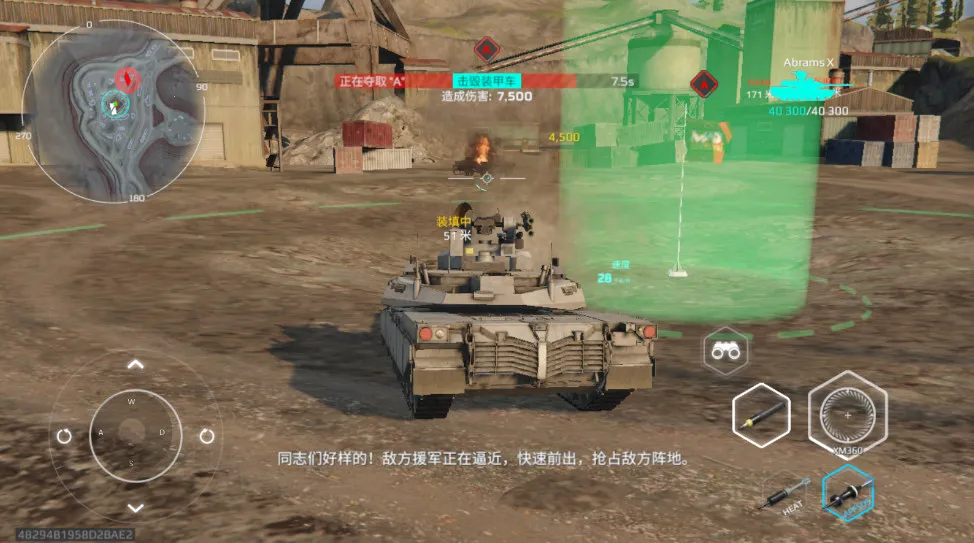Launch the guided missile weapon
The image size is (974, 543).
(760, 415)
